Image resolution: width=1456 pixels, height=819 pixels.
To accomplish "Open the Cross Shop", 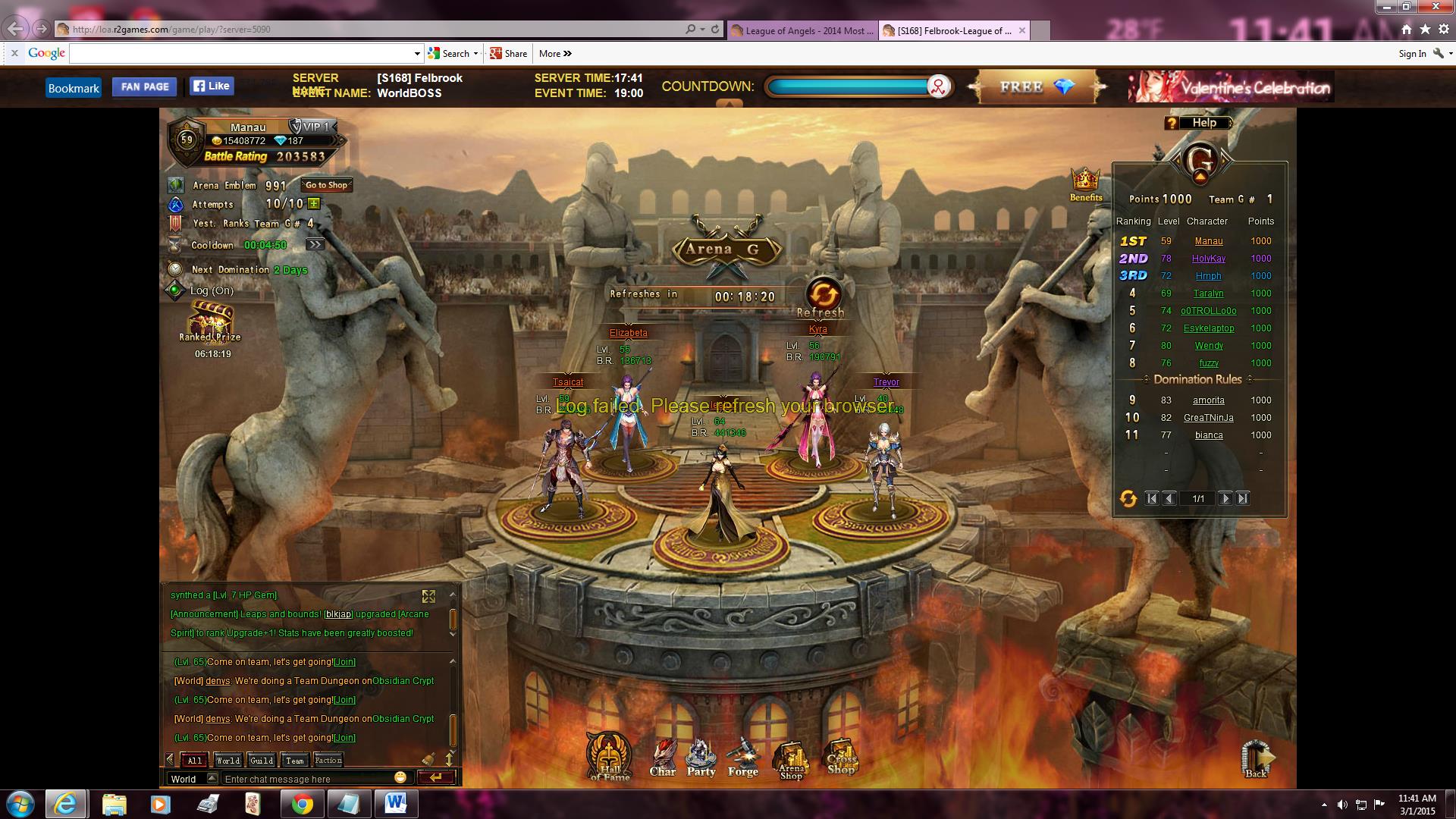I will 841,757.
